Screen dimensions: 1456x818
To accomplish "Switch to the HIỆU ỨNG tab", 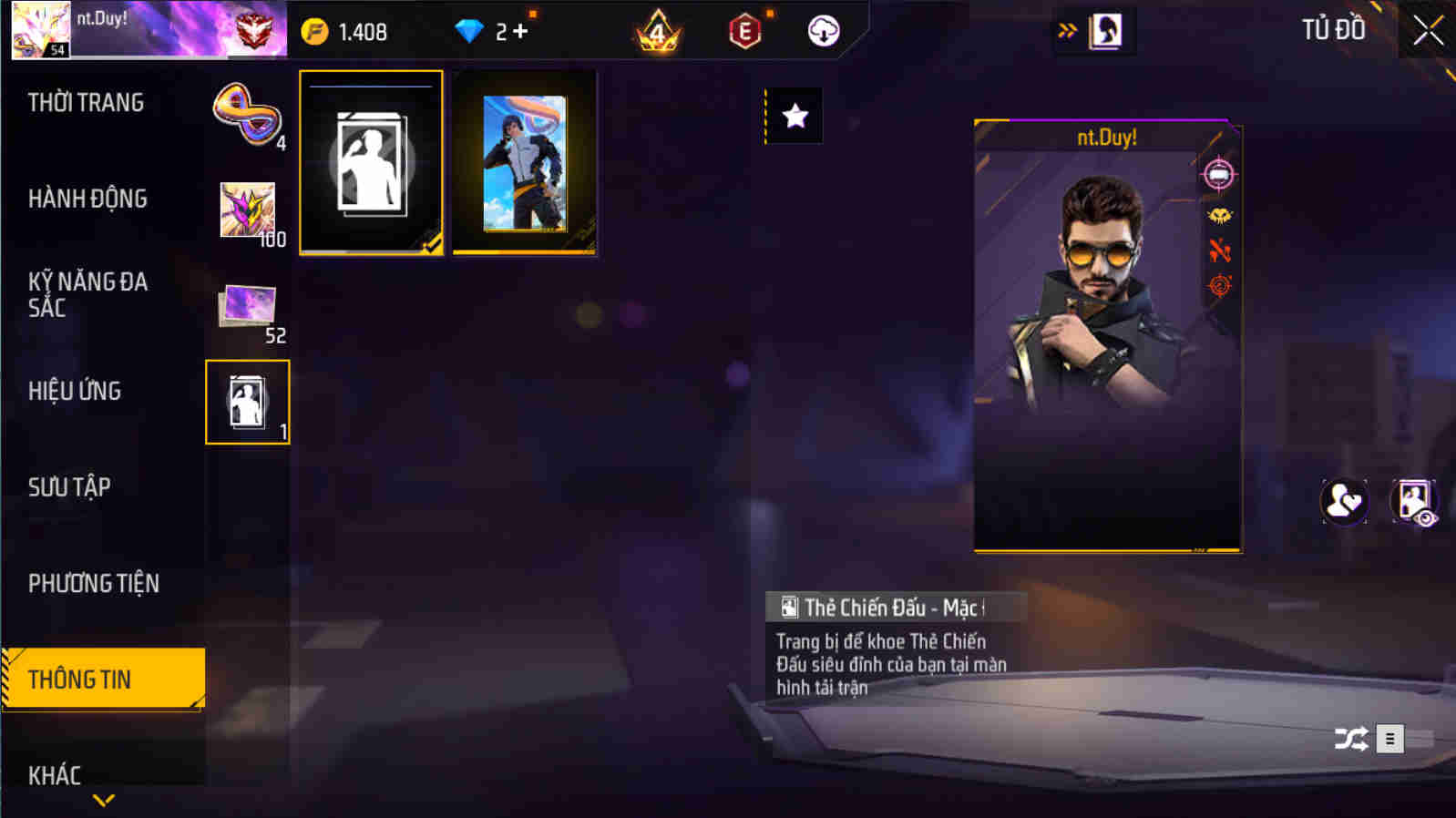I will click(x=77, y=391).
